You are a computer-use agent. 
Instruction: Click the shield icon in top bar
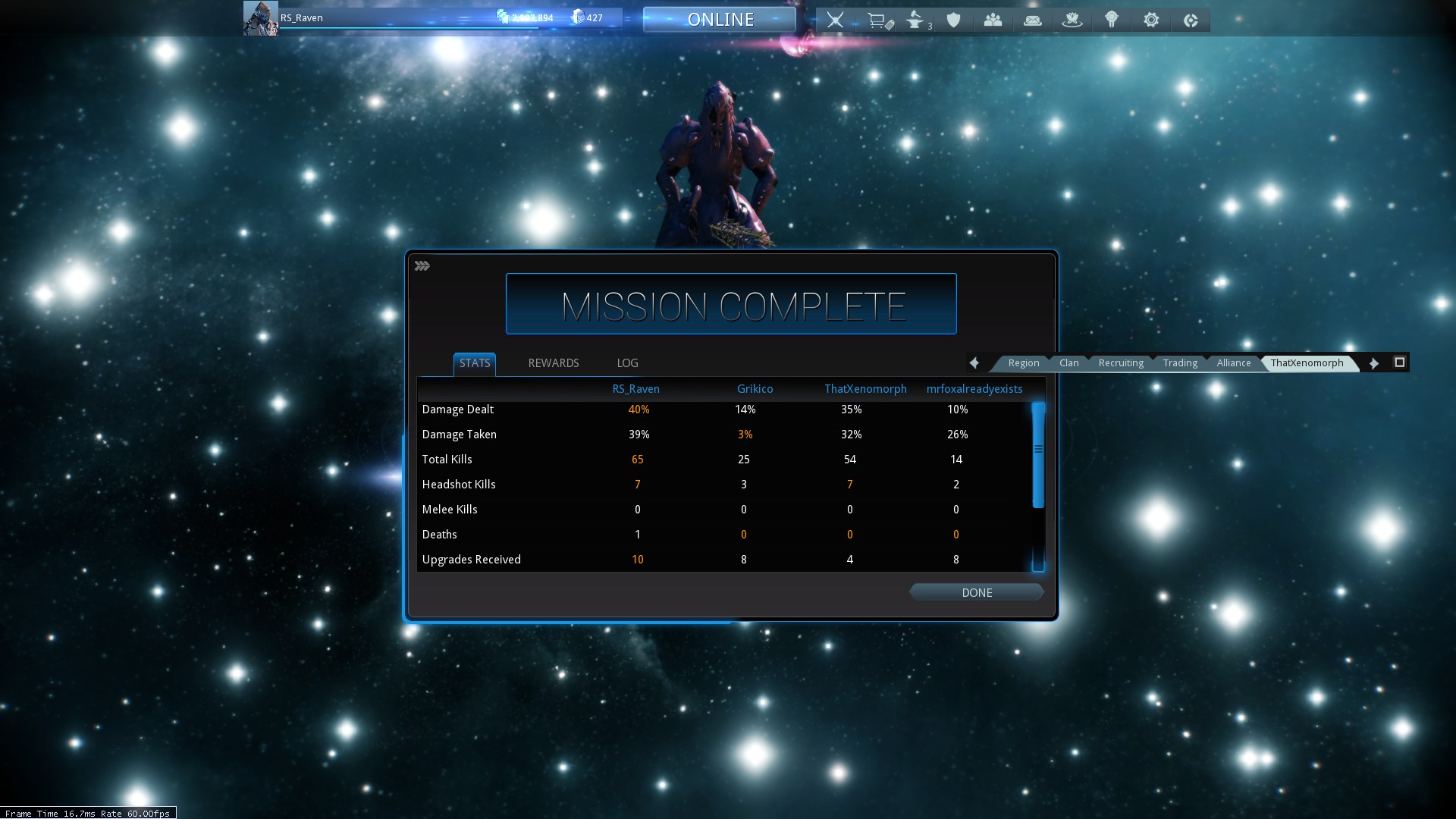point(954,20)
